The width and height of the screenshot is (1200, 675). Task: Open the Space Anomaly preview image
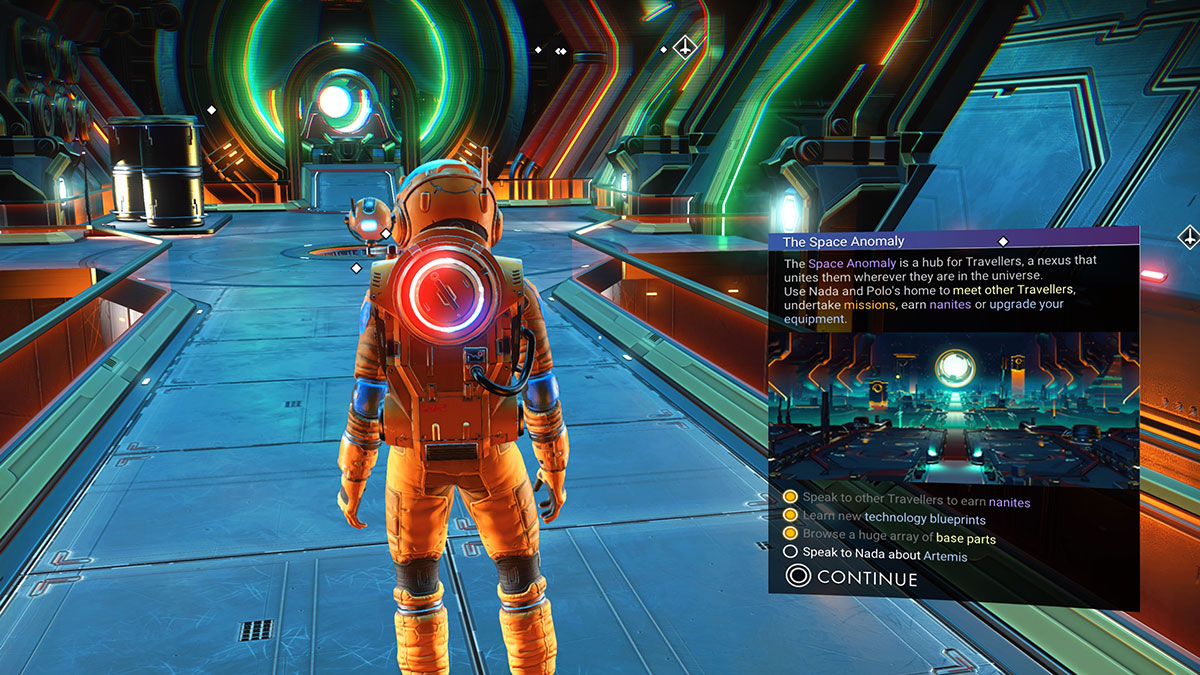pyautogui.click(x=952, y=409)
